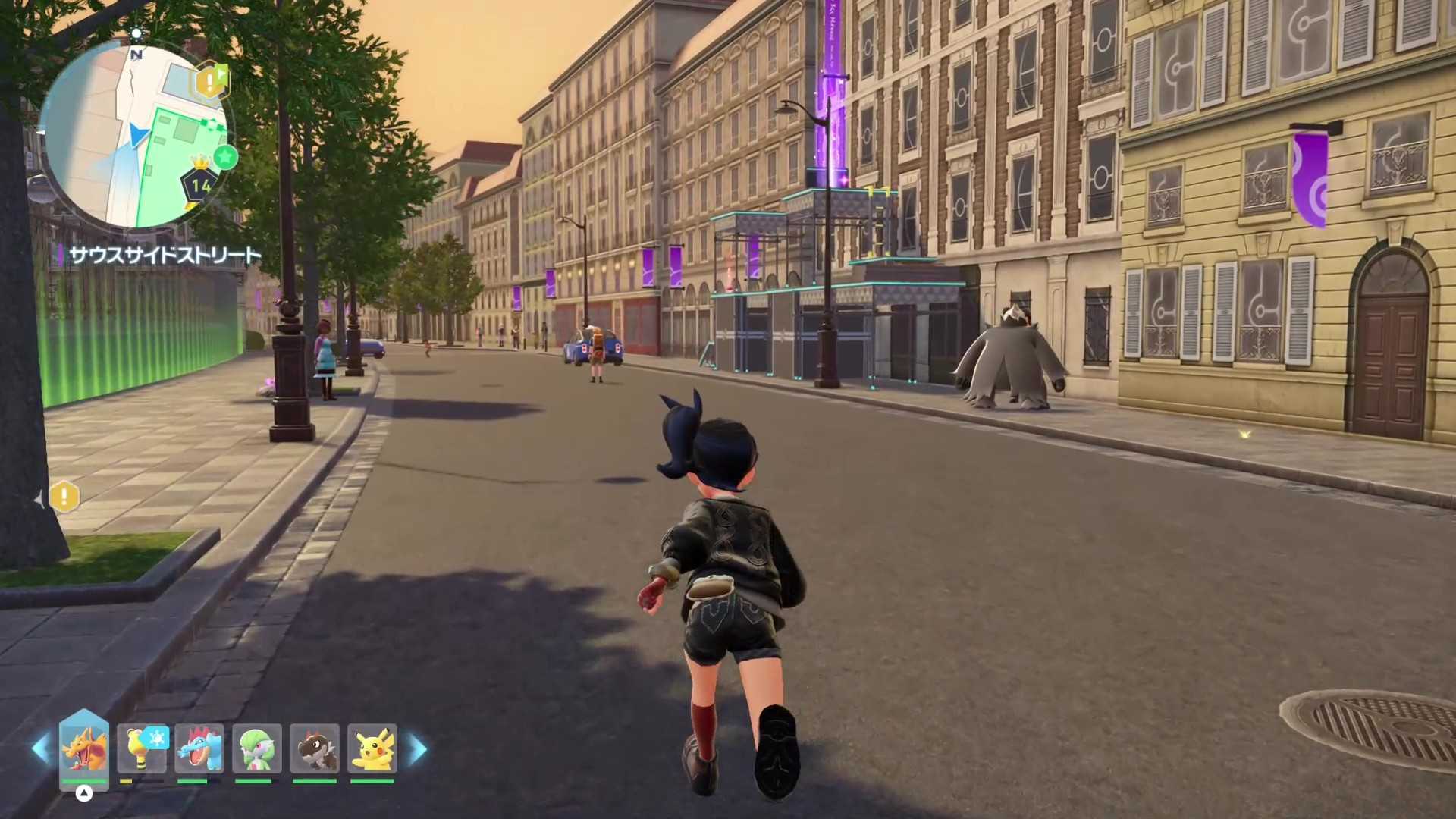1456x819 pixels.
Task: Choose Pikachu from the party bar
Action: point(372,749)
